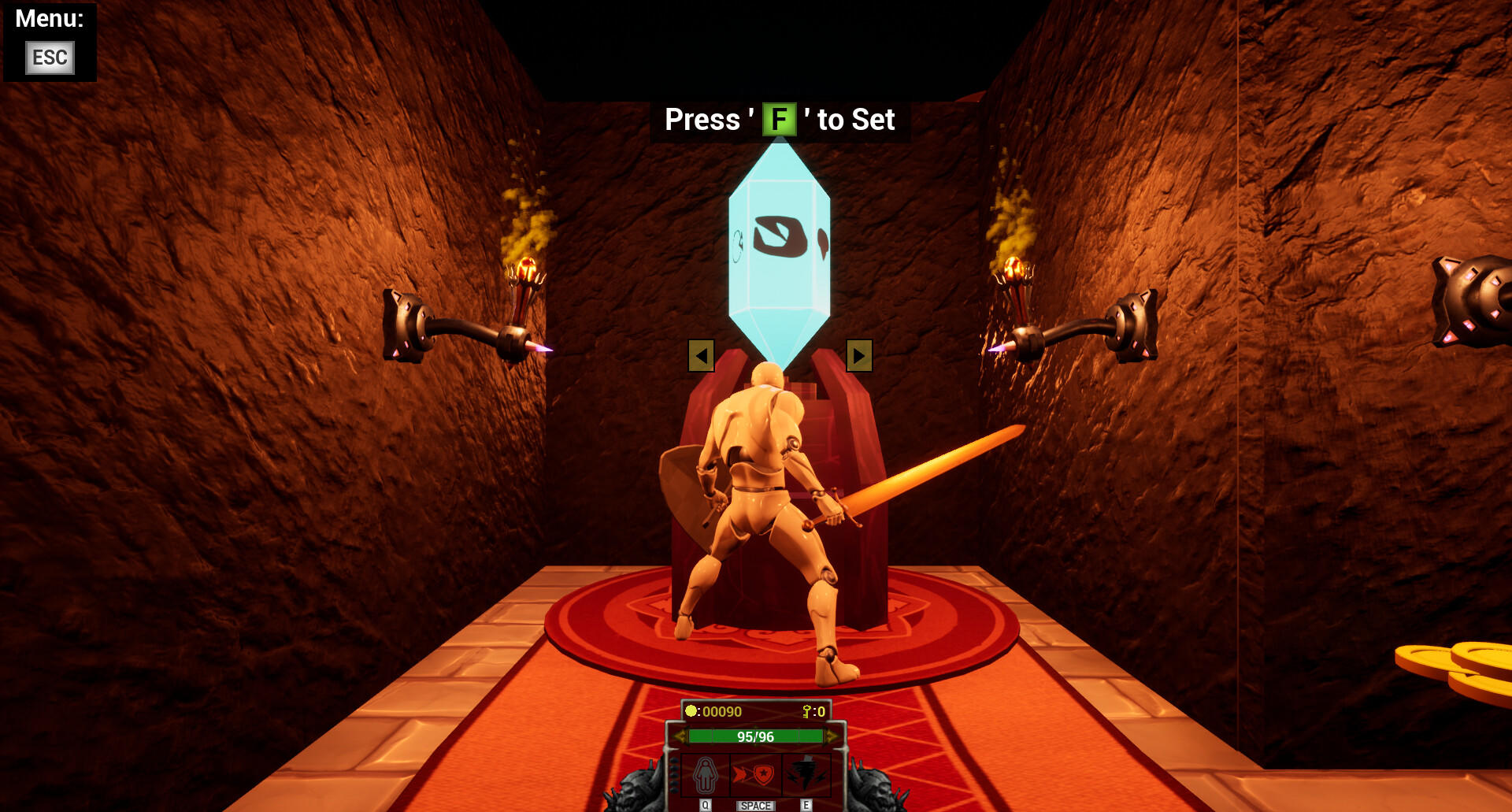The height and width of the screenshot is (812, 1512).
Task: Click the red star shield symbol
Action: (764, 774)
